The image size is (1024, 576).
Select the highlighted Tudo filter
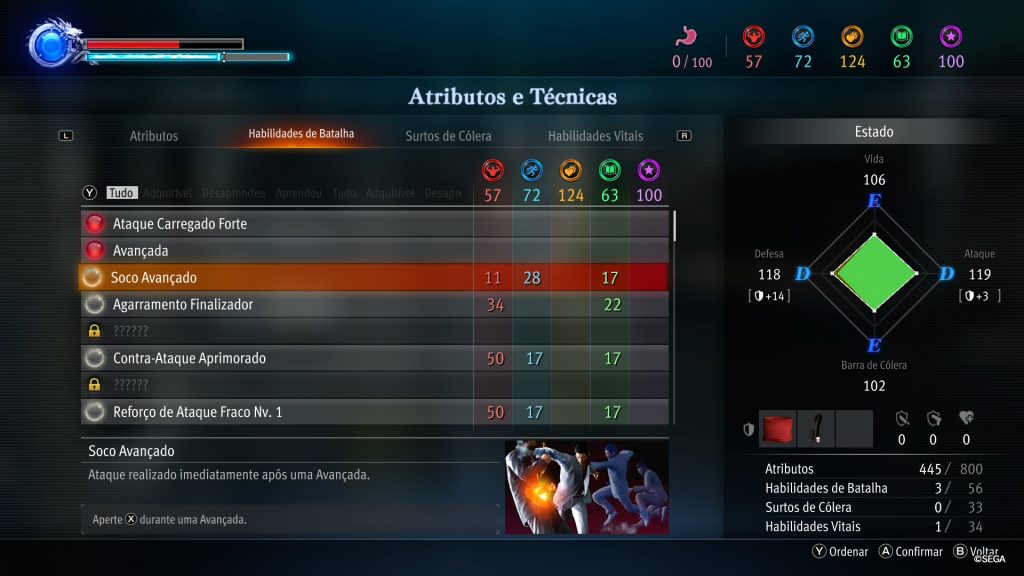[121, 193]
